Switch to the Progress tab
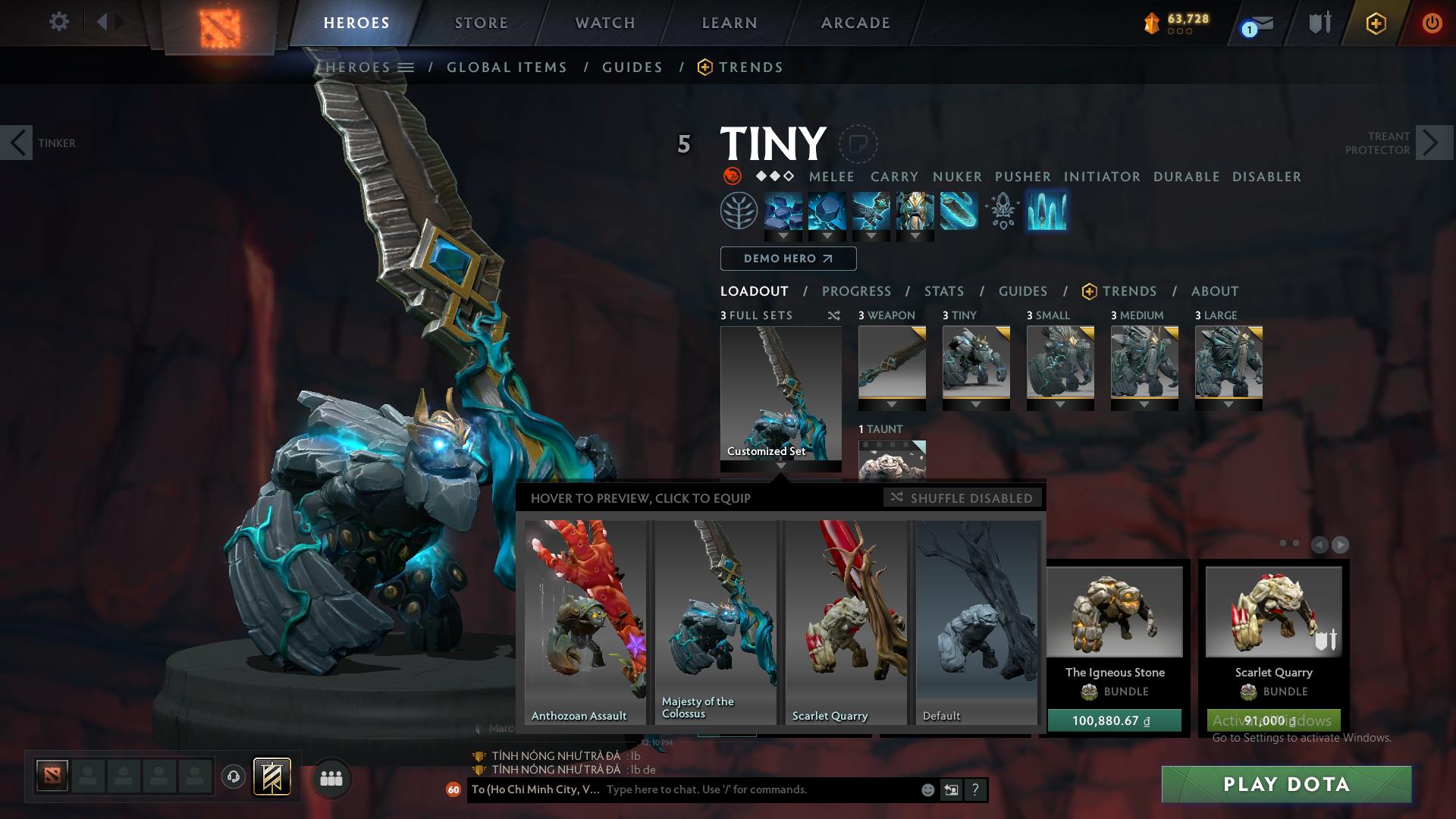The image size is (1456, 819). pos(857,290)
